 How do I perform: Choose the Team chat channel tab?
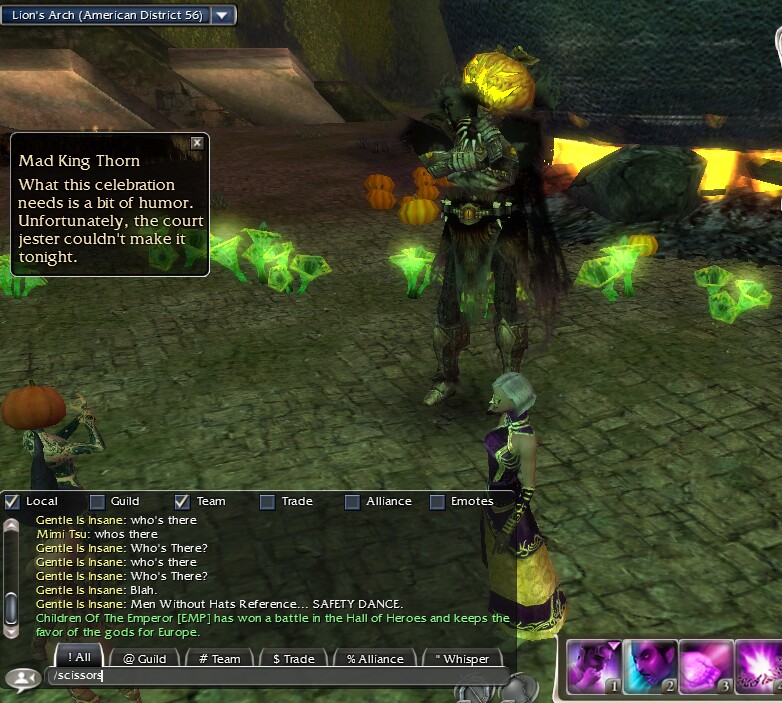point(220,658)
